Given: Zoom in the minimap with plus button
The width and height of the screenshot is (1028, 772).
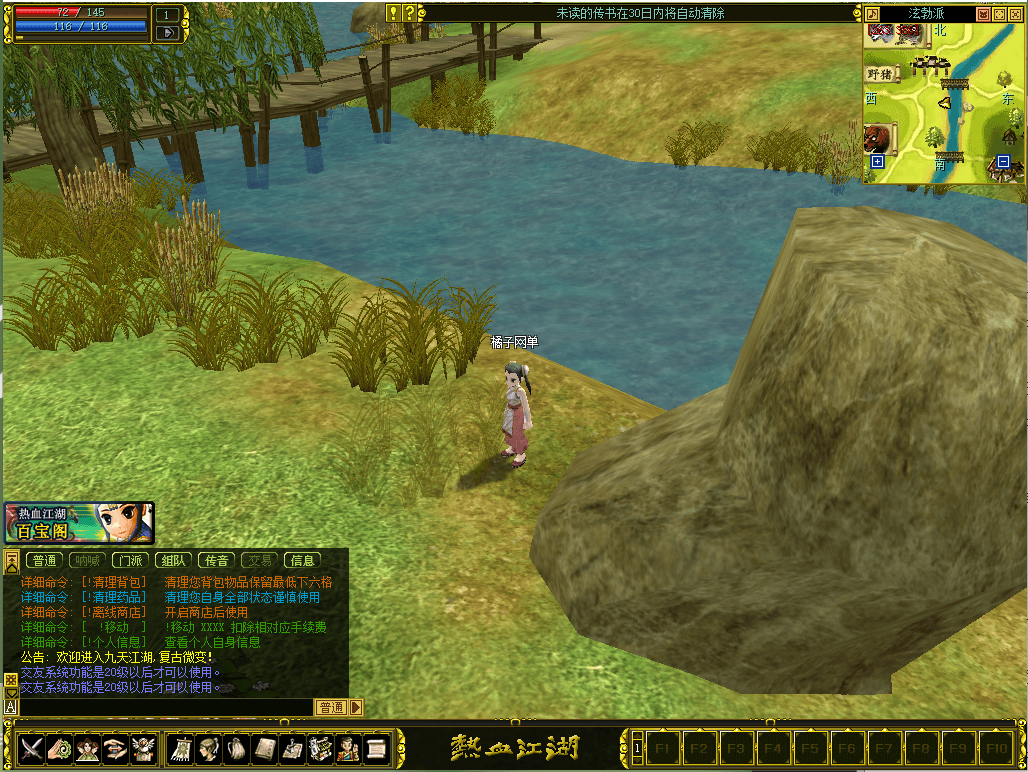Looking at the screenshot, I should click(x=877, y=162).
